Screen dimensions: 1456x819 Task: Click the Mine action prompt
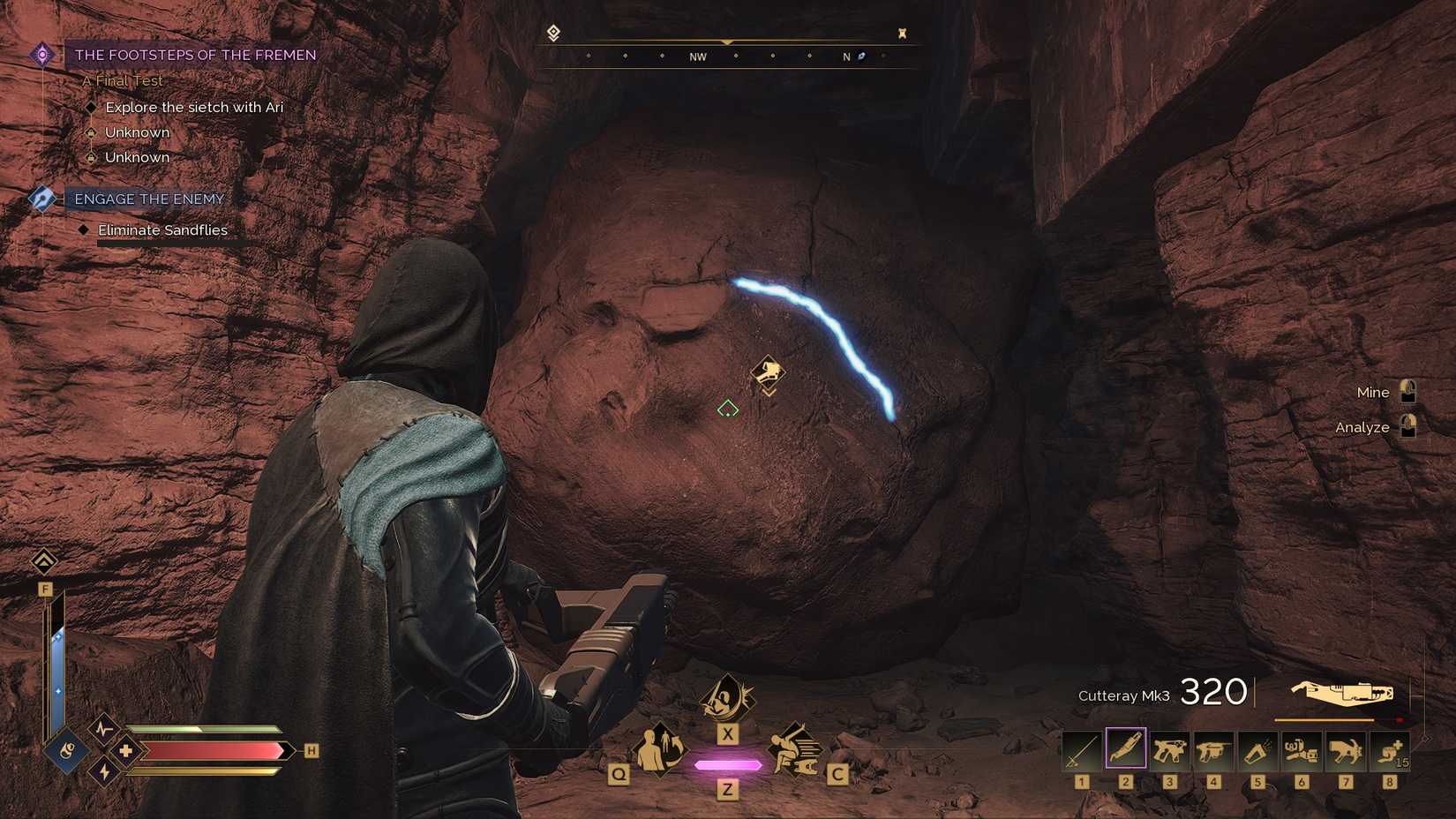coord(1372,392)
